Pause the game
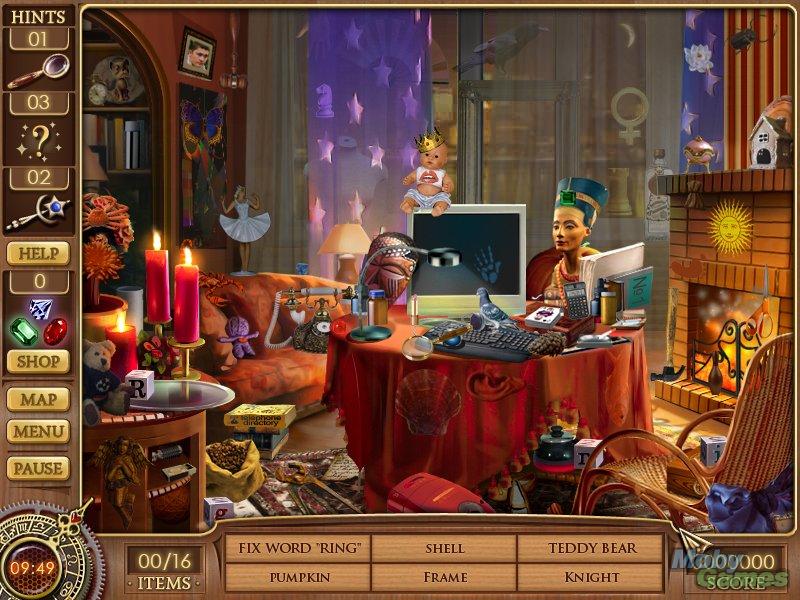The width and height of the screenshot is (800, 600). pyautogui.click(x=40, y=467)
